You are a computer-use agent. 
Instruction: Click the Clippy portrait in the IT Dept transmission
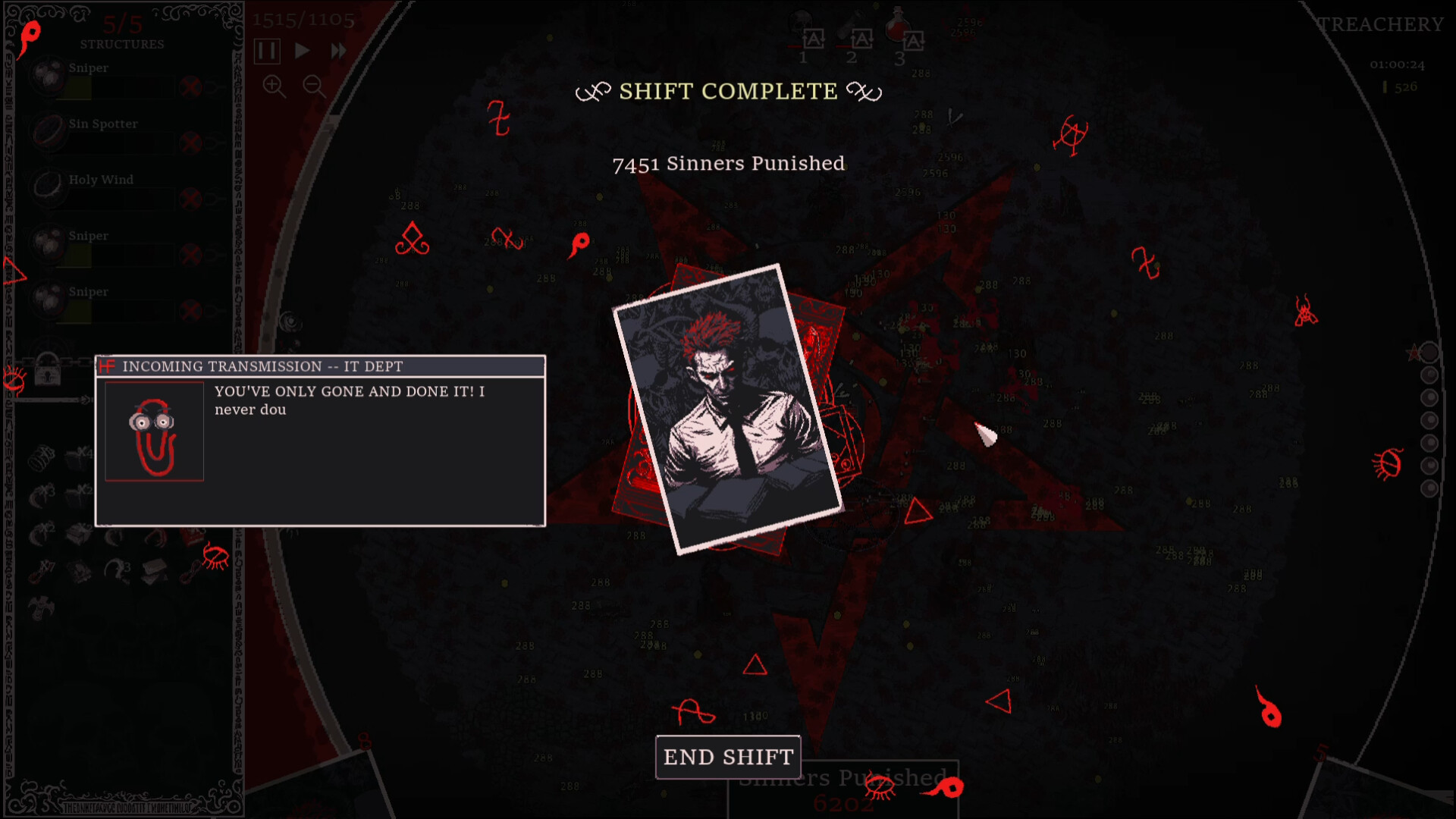point(154,430)
